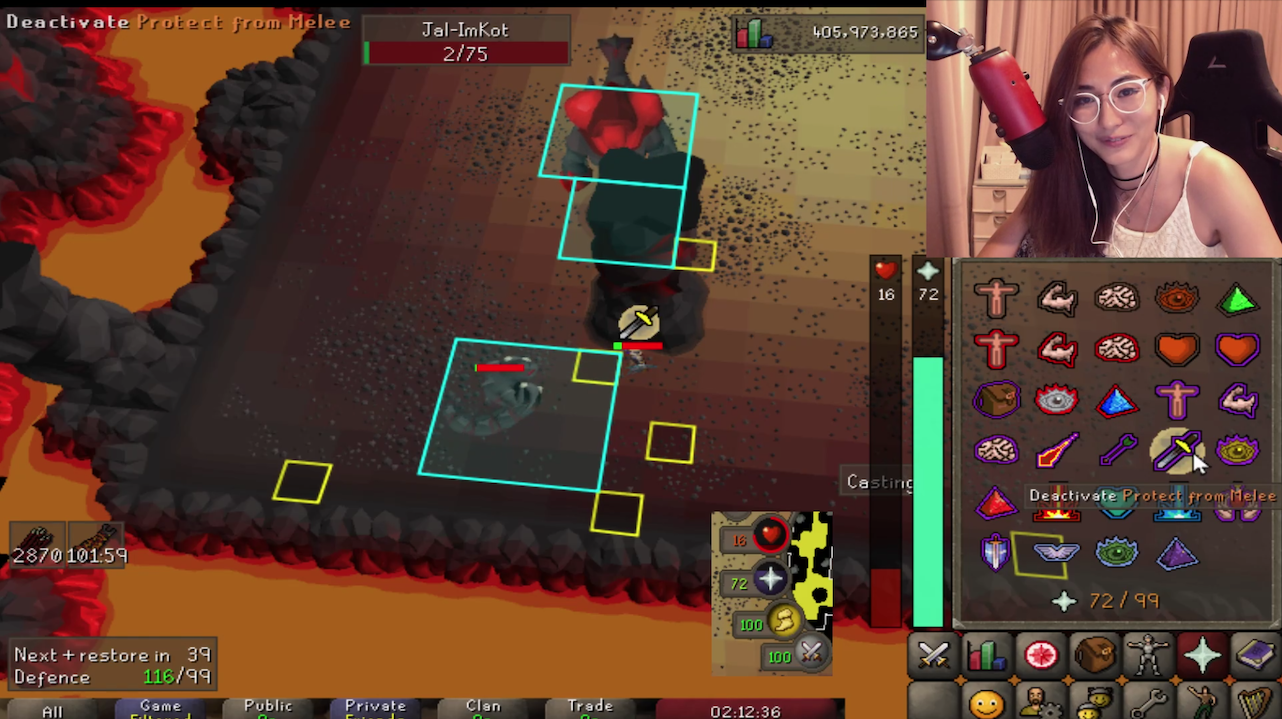This screenshot has width=1282, height=719.
Task: Switch to the Clan chat tab
Action: pos(483,709)
